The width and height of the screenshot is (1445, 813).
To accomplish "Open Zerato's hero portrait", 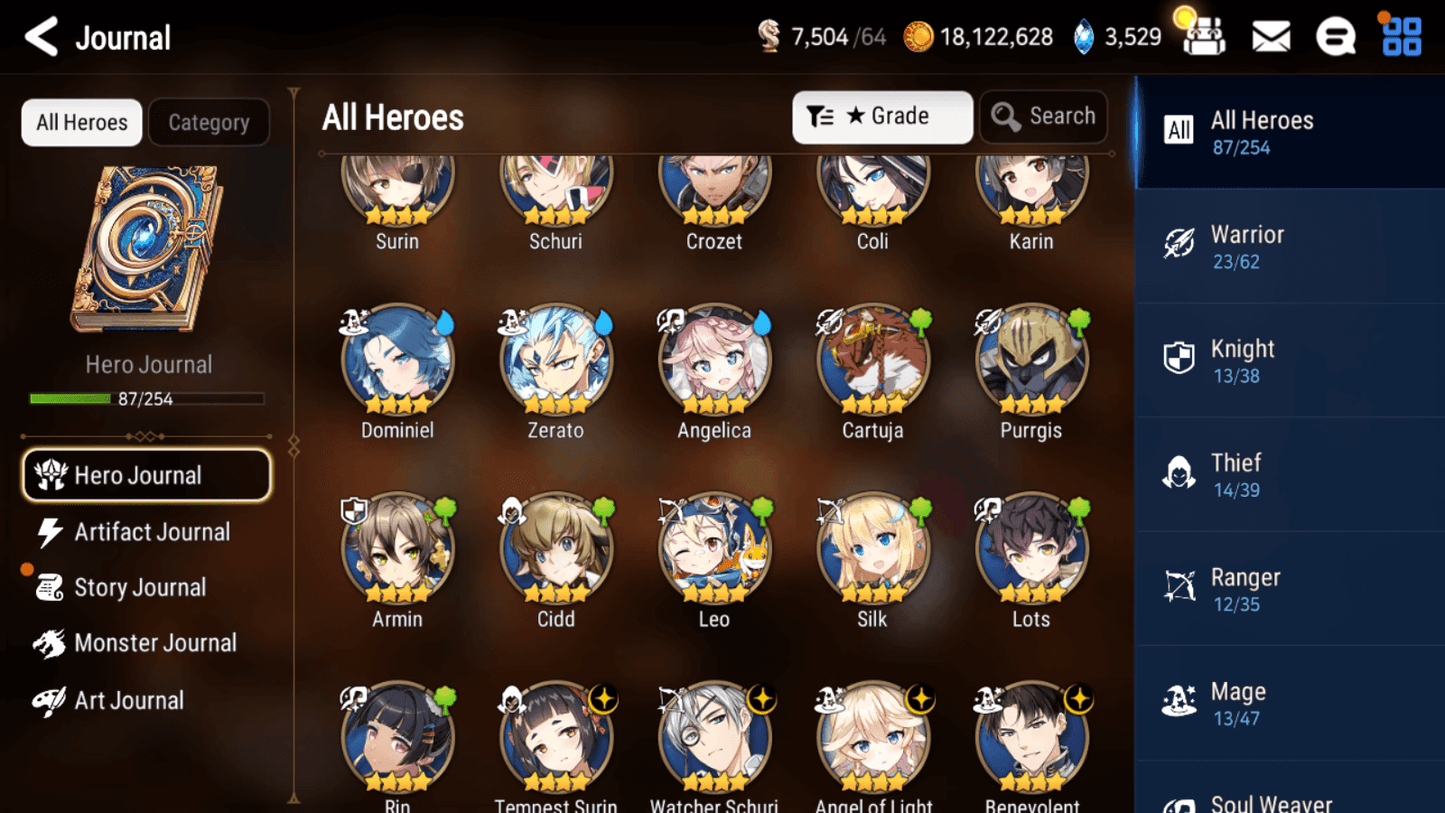I will click(555, 360).
